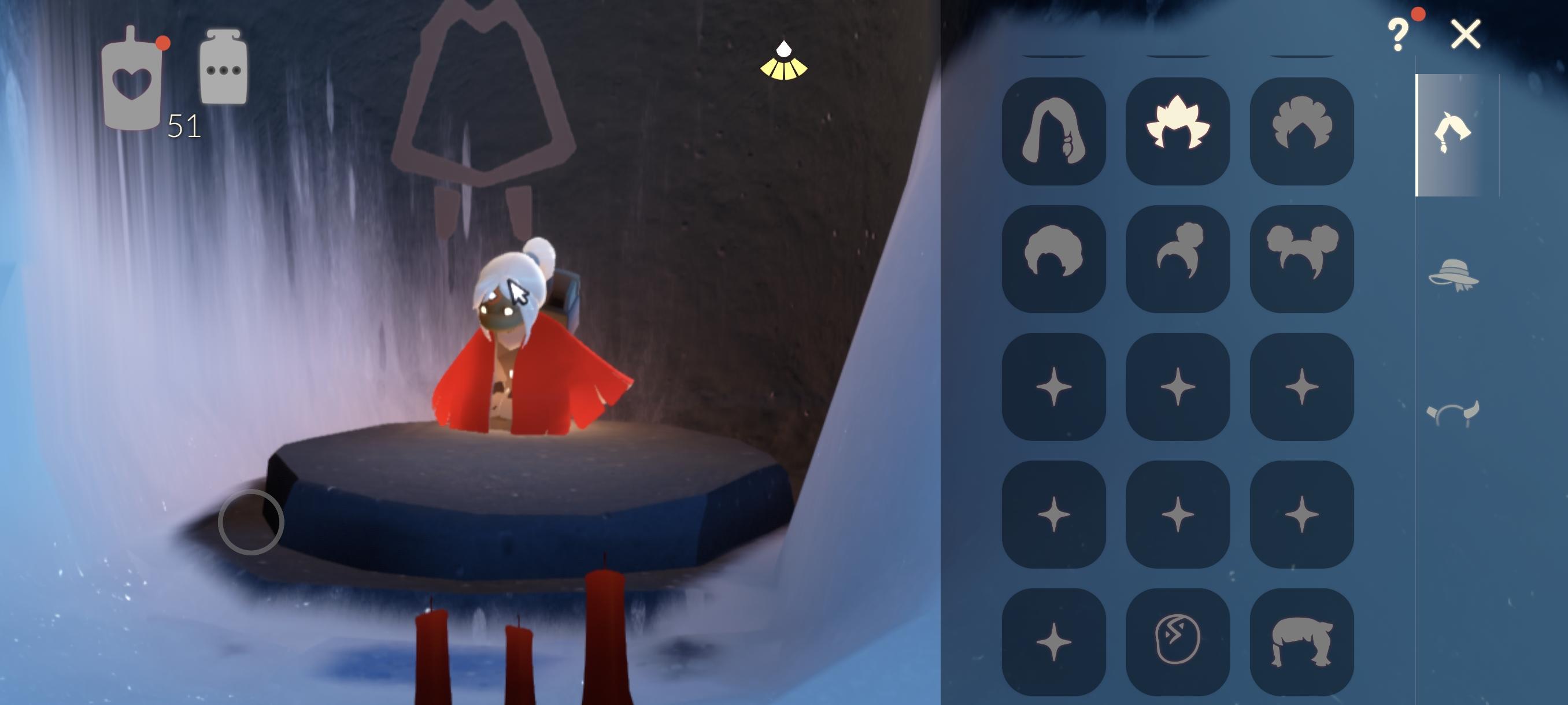Select the face-scribble mask icon in bottom row

(x=1178, y=641)
